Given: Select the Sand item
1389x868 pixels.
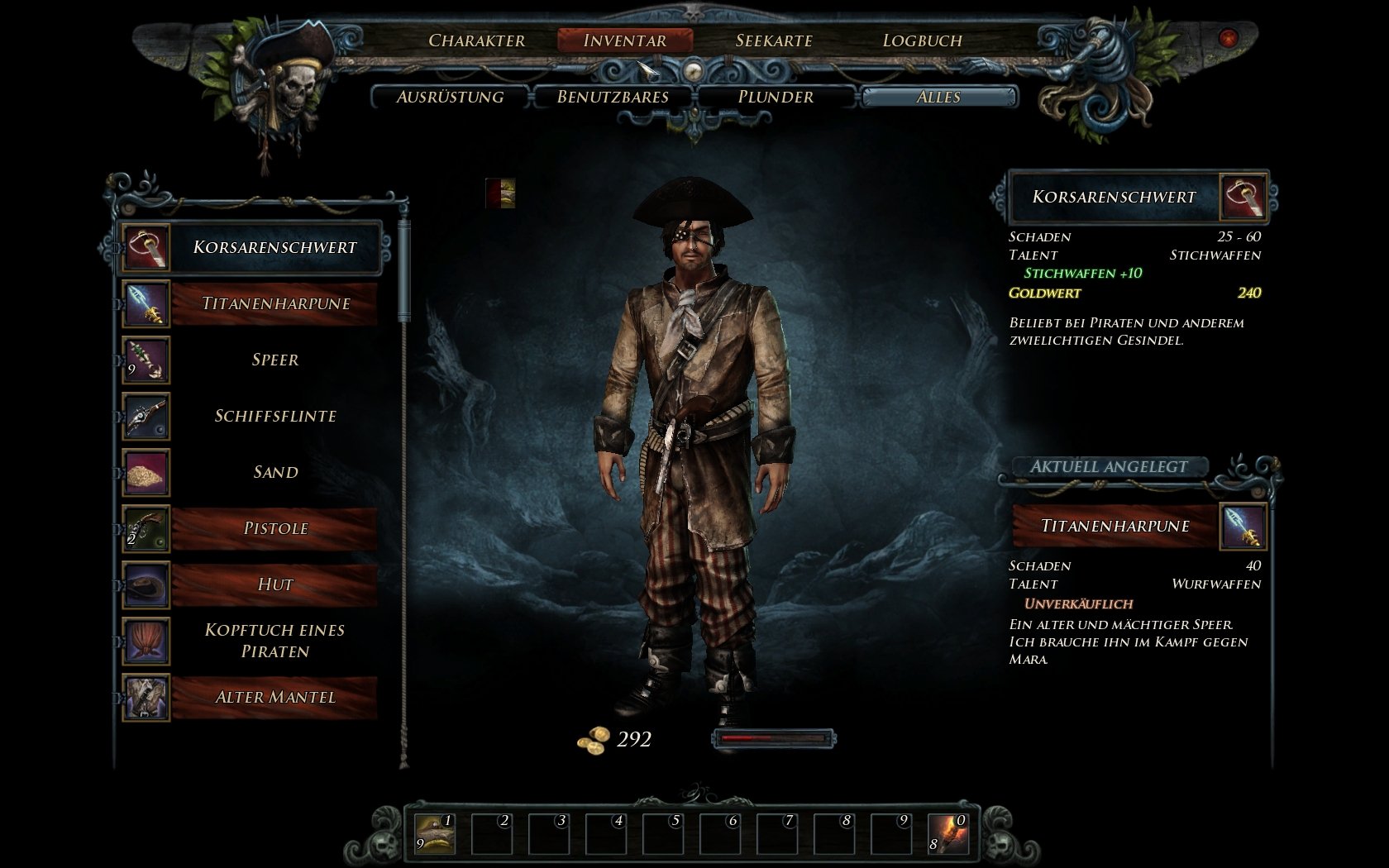Looking at the screenshot, I should pos(274,472).
